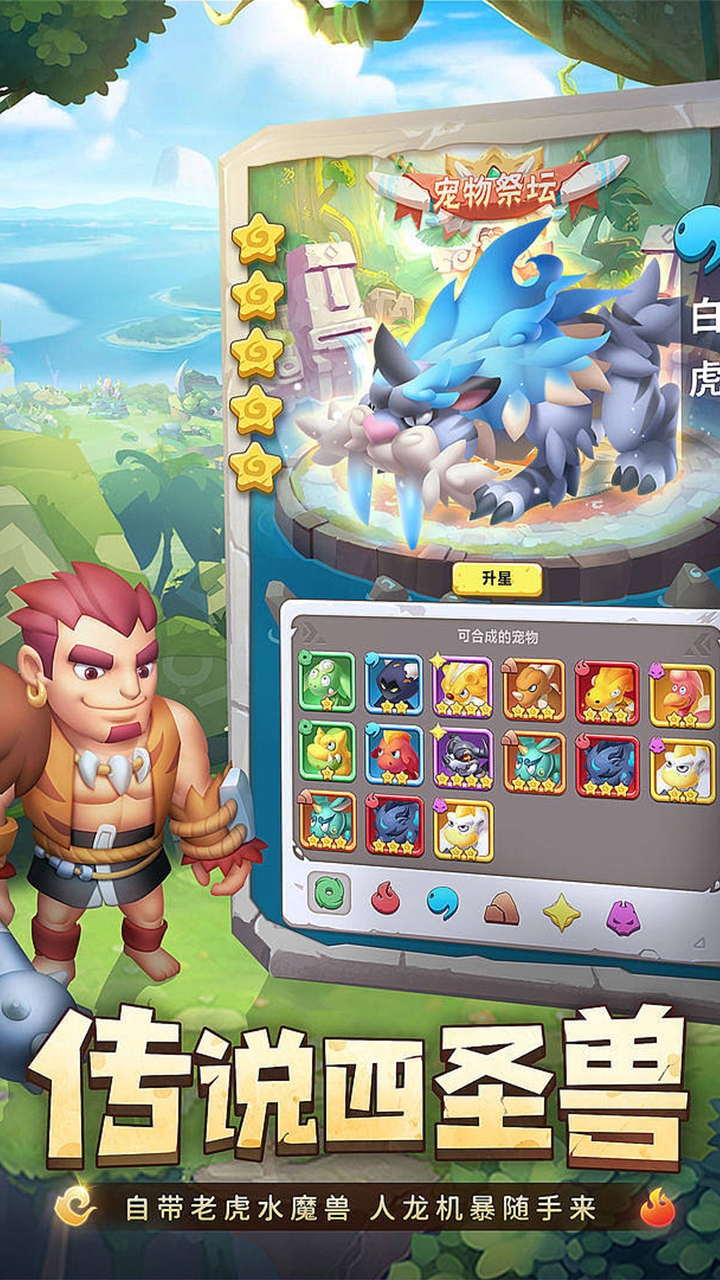Viewport: 720px width, 1280px height.
Task: Pick the orange triceratops pet
Action: (533, 689)
